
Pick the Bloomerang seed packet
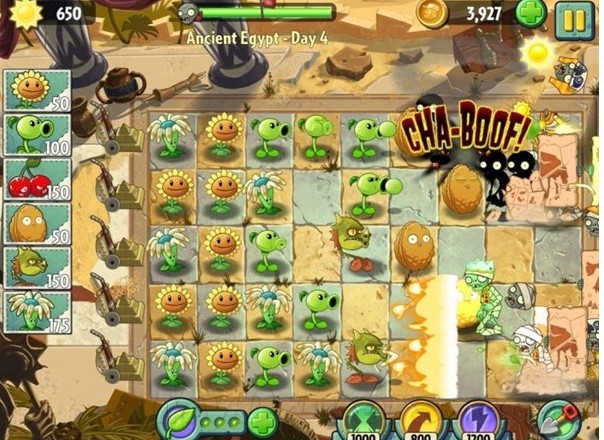38,312
